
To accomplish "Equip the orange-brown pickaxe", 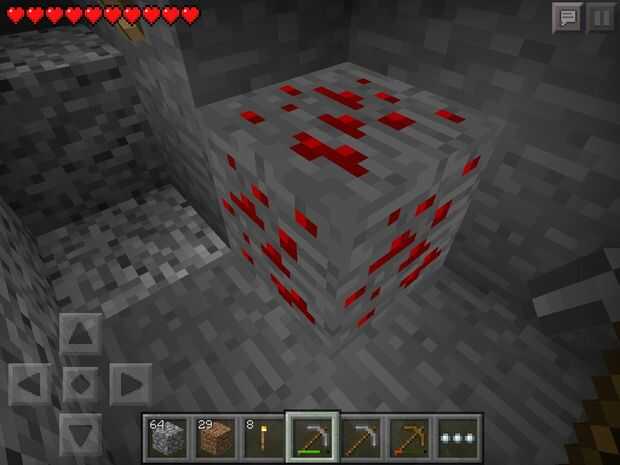I will coord(410,437).
